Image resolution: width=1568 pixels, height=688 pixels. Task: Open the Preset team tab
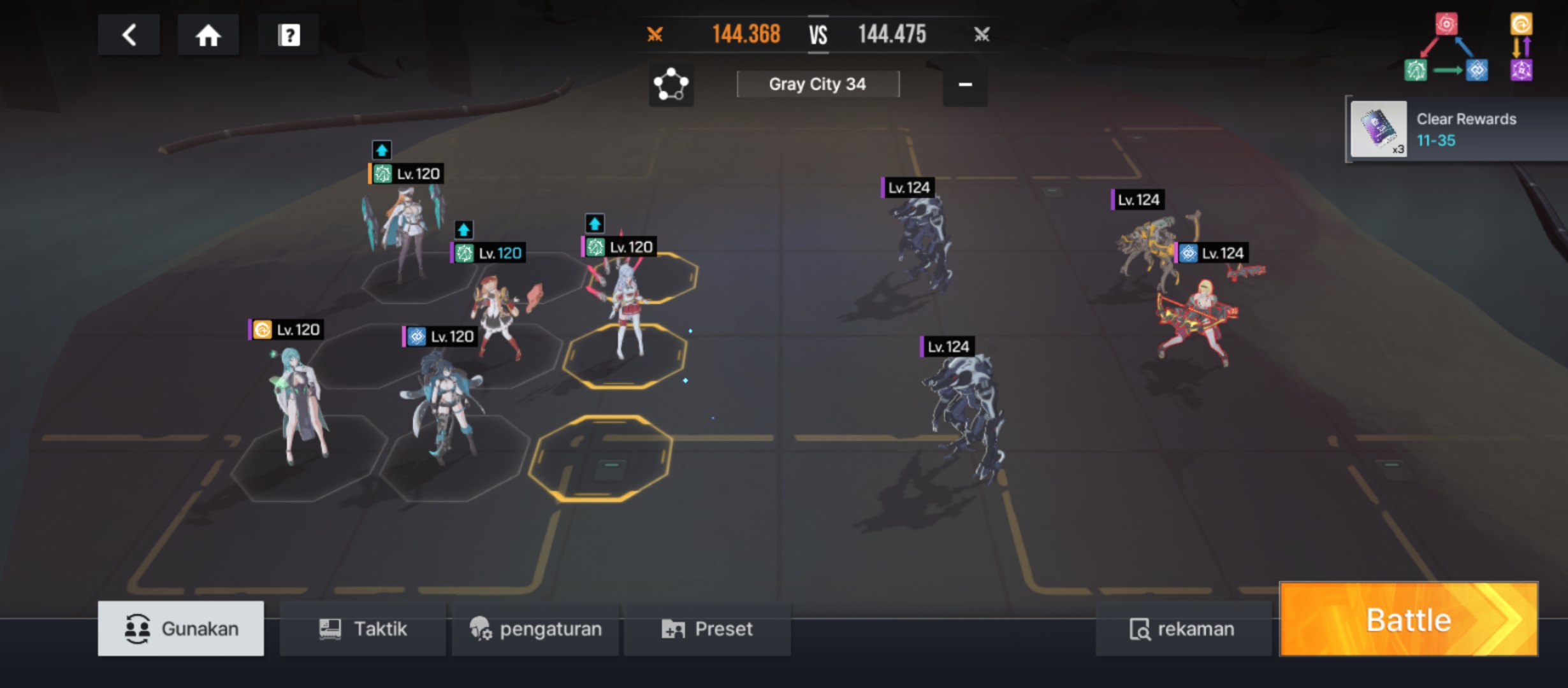pos(708,629)
